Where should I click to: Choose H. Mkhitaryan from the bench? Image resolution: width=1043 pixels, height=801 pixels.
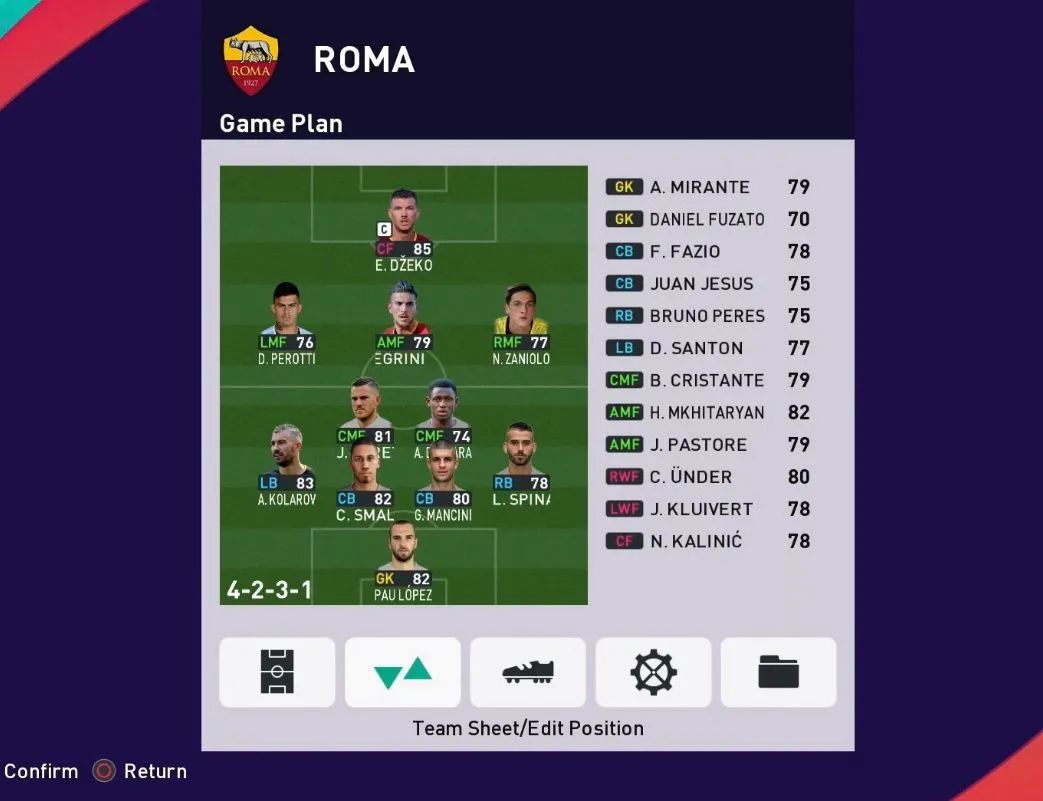point(707,412)
